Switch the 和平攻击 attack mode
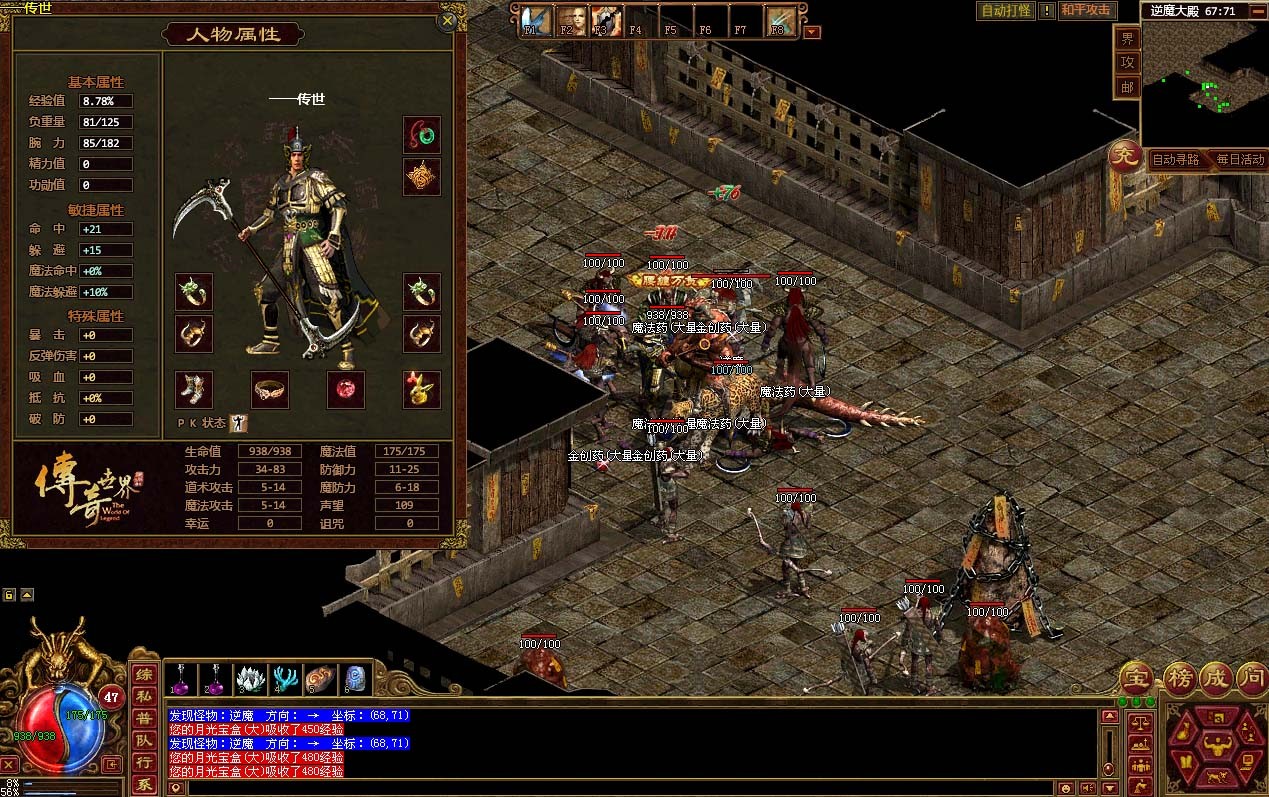The image size is (1269, 797). tap(1087, 11)
